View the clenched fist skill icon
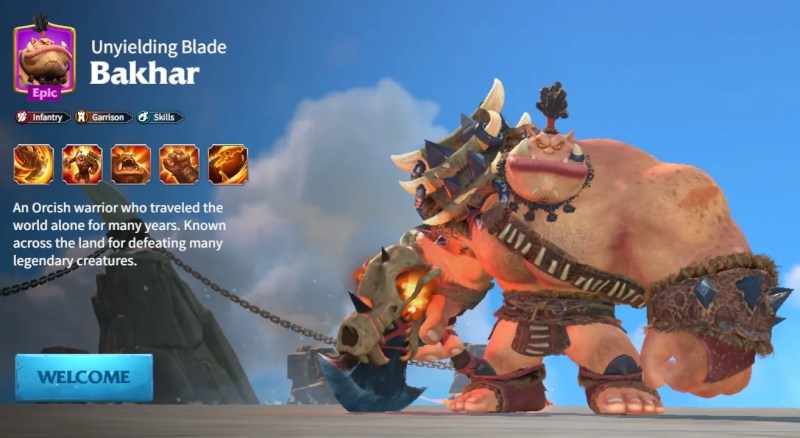 pos(179,164)
